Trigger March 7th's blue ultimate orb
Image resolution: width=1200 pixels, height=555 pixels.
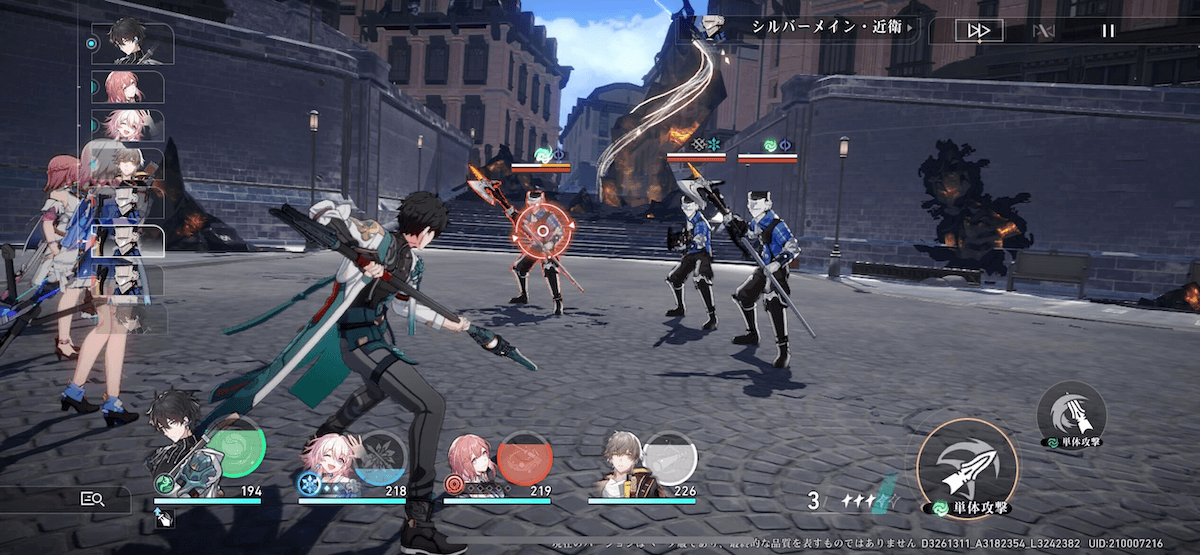[x=379, y=458]
